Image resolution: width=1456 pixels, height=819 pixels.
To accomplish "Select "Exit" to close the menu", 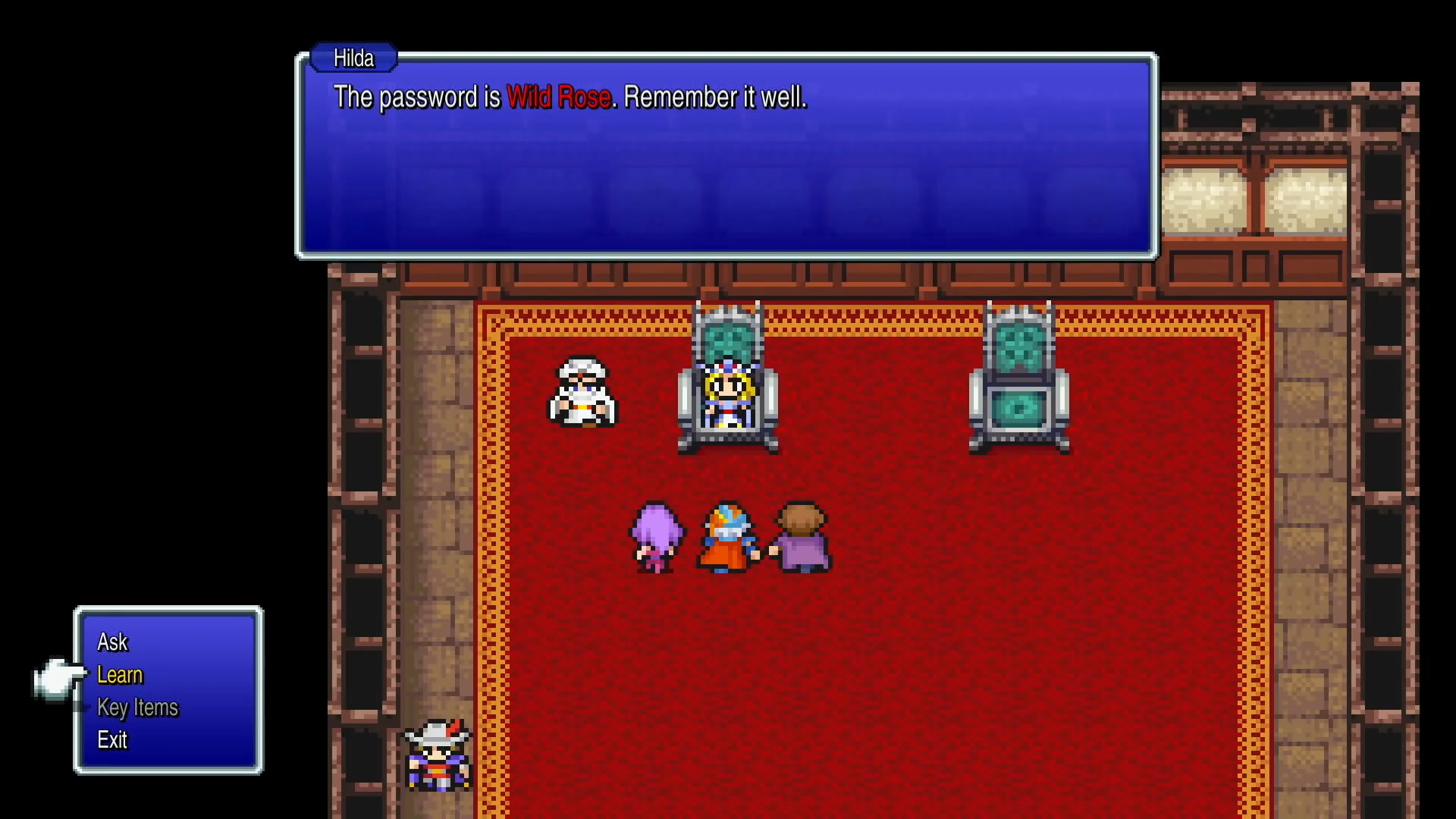I will click(112, 741).
